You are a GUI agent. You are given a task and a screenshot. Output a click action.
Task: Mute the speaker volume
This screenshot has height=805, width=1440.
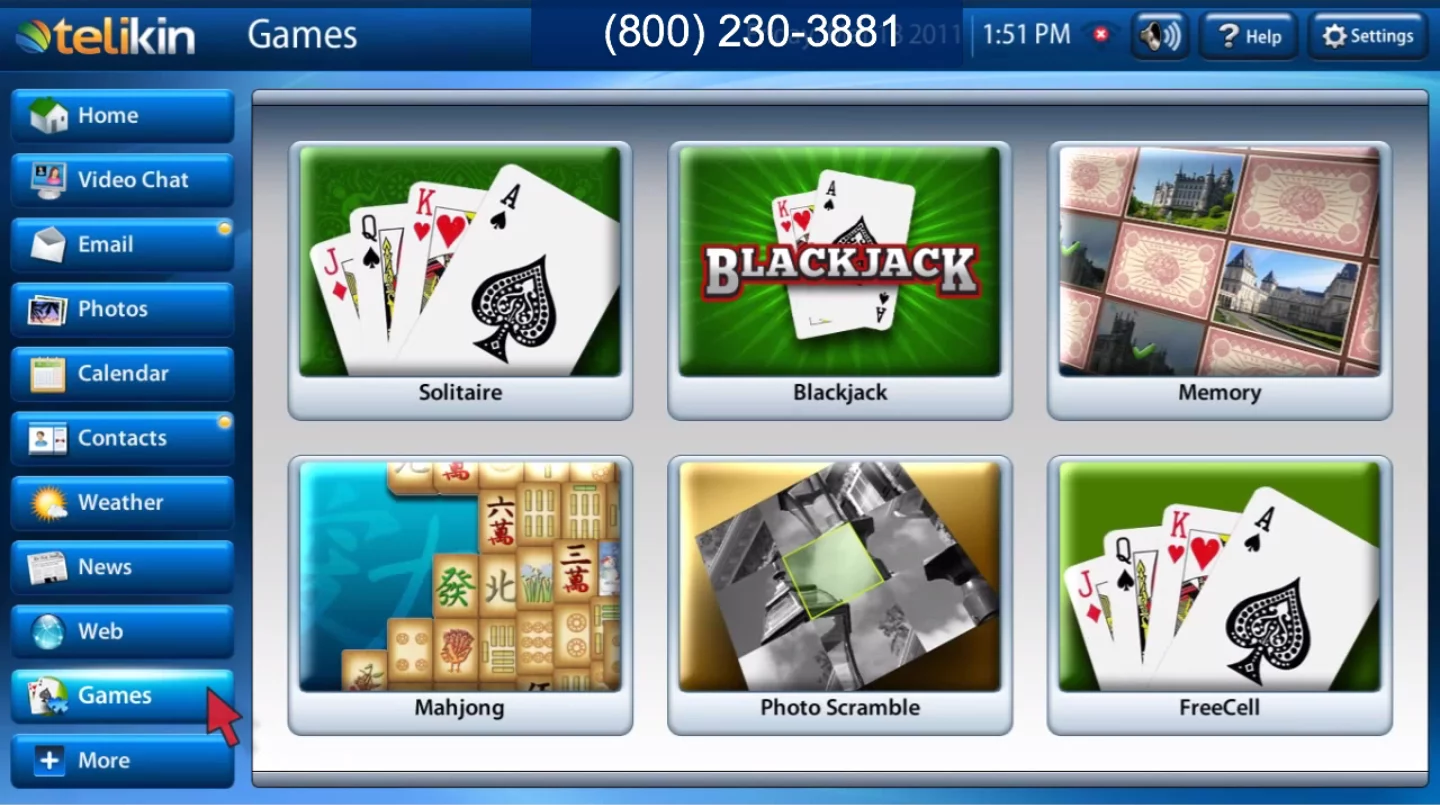tap(1159, 35)
